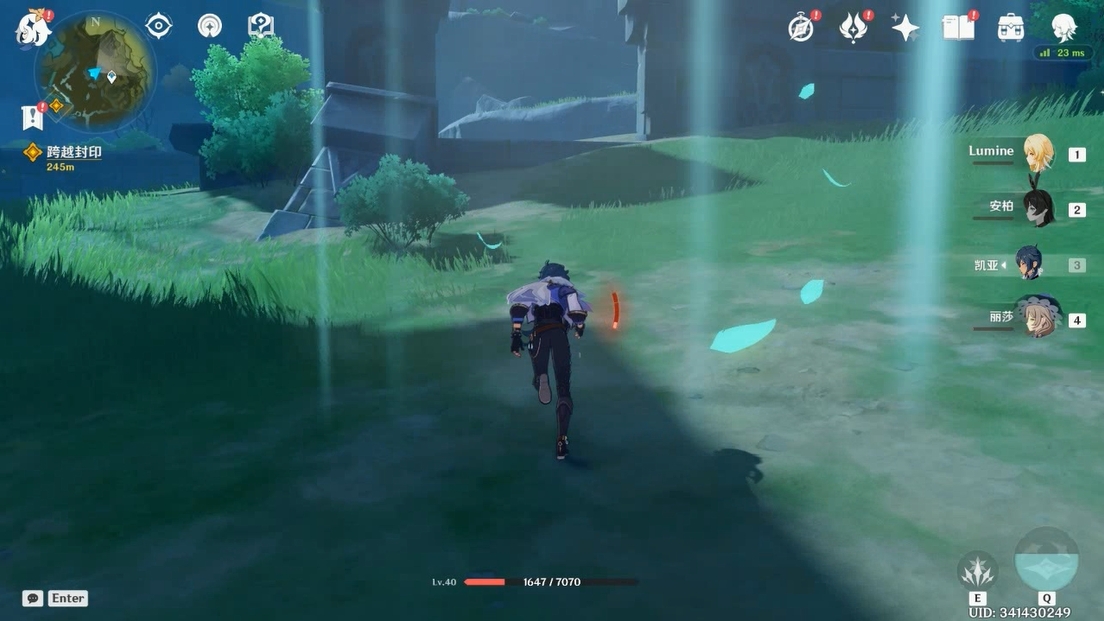Open the compass events icon
This screenshot has height=621, width=1104.
coord(801,28)
